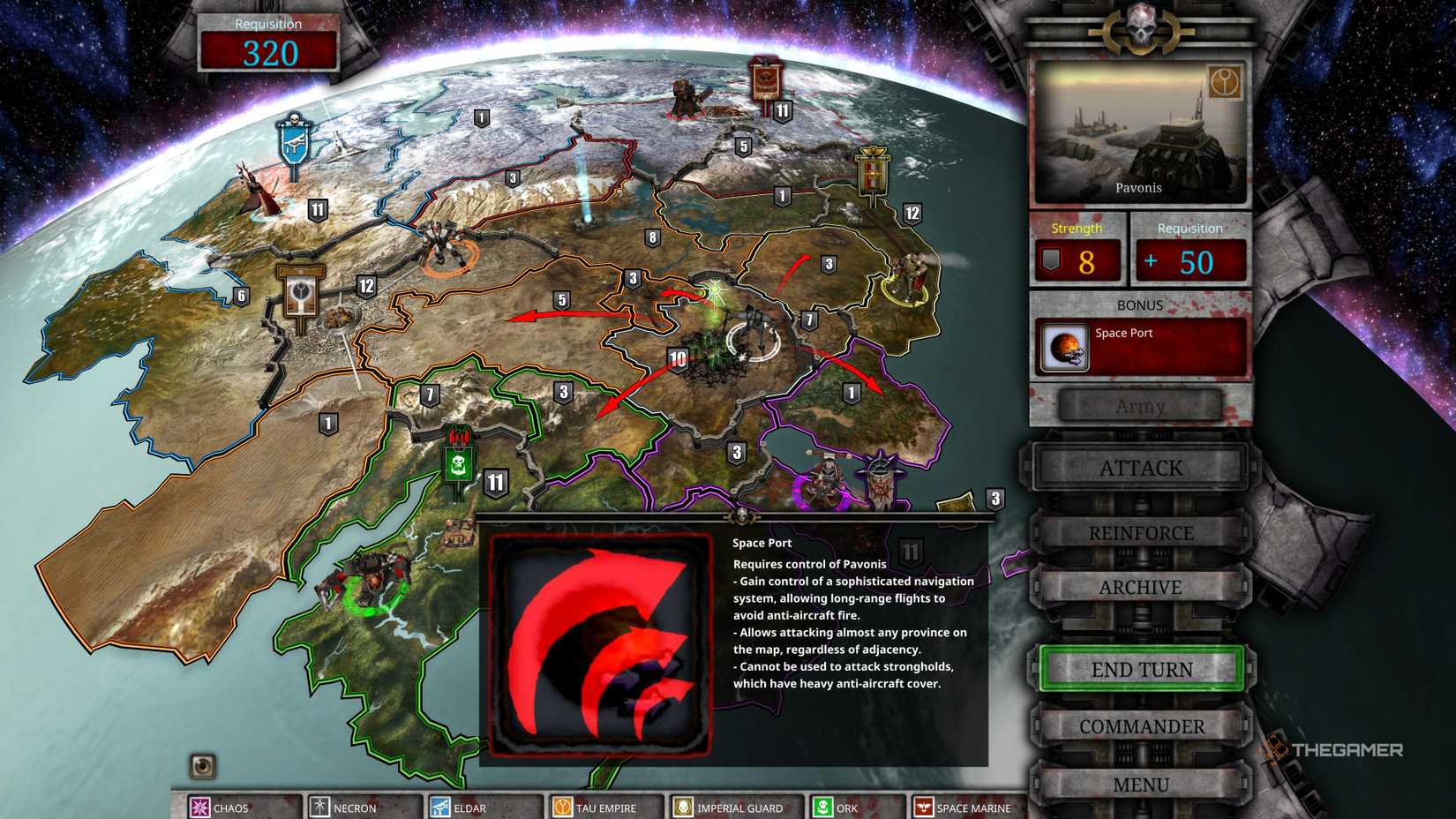Open the COMMANDER screen
The height and width of the screenshot is (819, 1456).
pyautogui.click(x=1139, y=727)
